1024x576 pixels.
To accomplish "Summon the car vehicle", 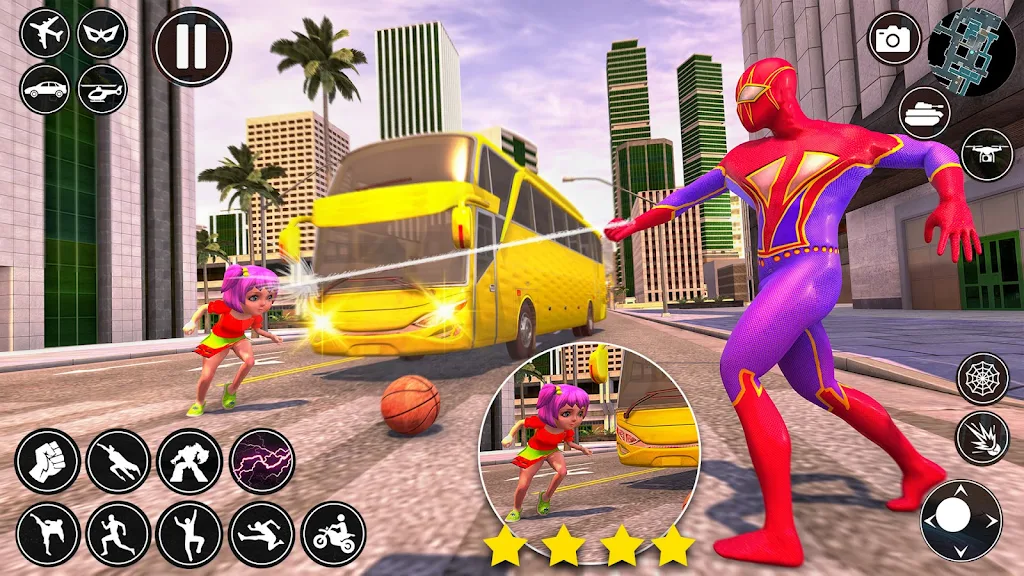I will tap(44, 89).
